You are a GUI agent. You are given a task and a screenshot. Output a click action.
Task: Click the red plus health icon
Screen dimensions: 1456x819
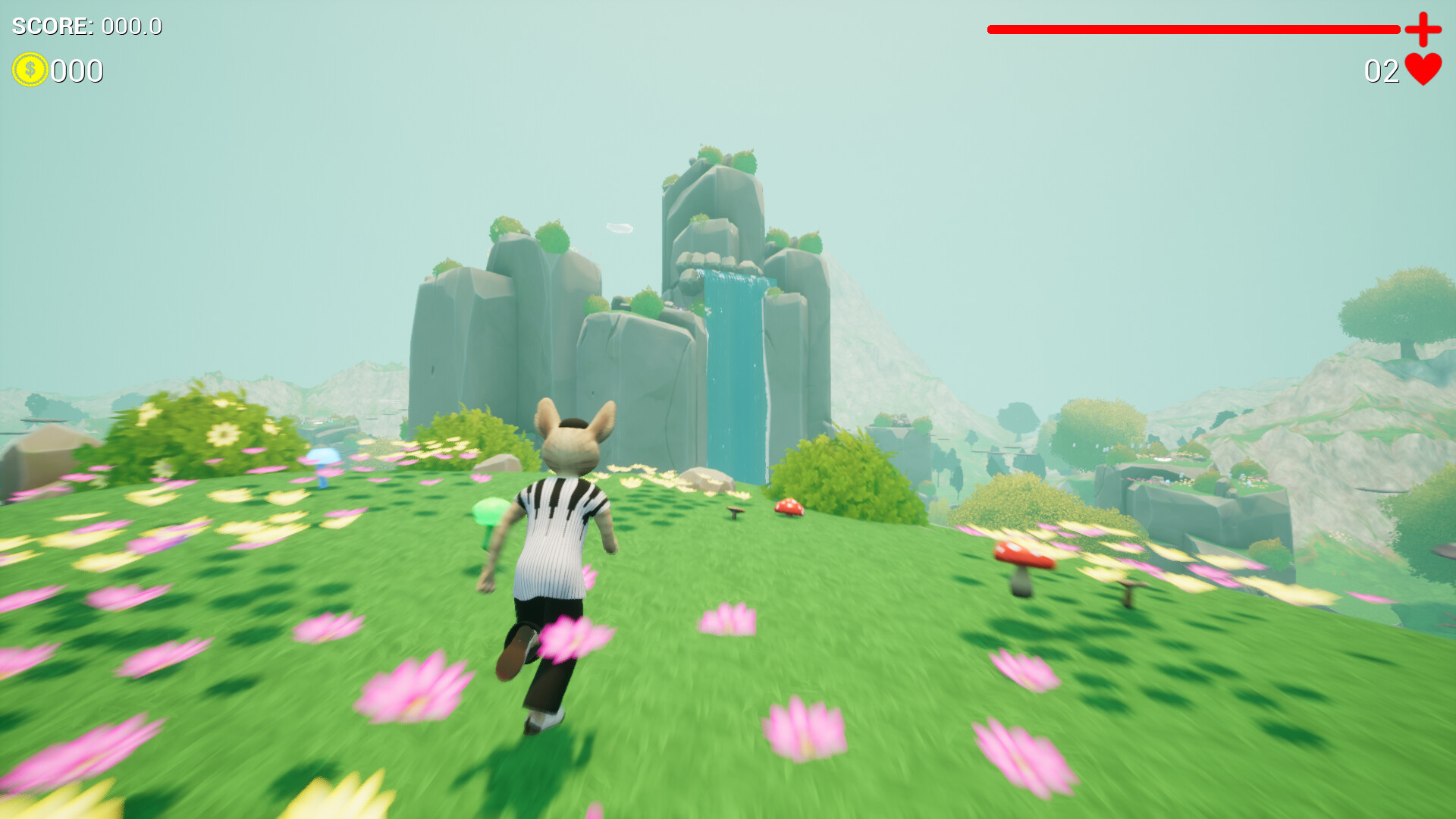point(1423,30)
